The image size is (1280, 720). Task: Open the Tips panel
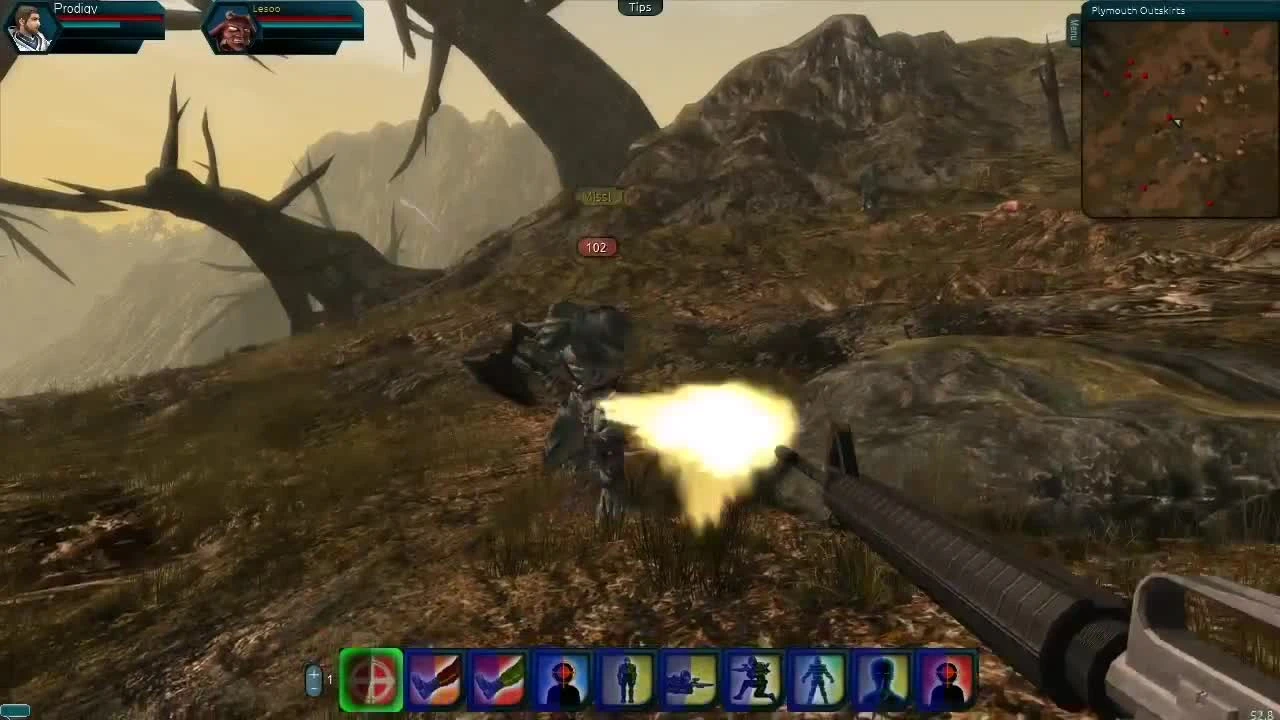(x=639, y=7)
